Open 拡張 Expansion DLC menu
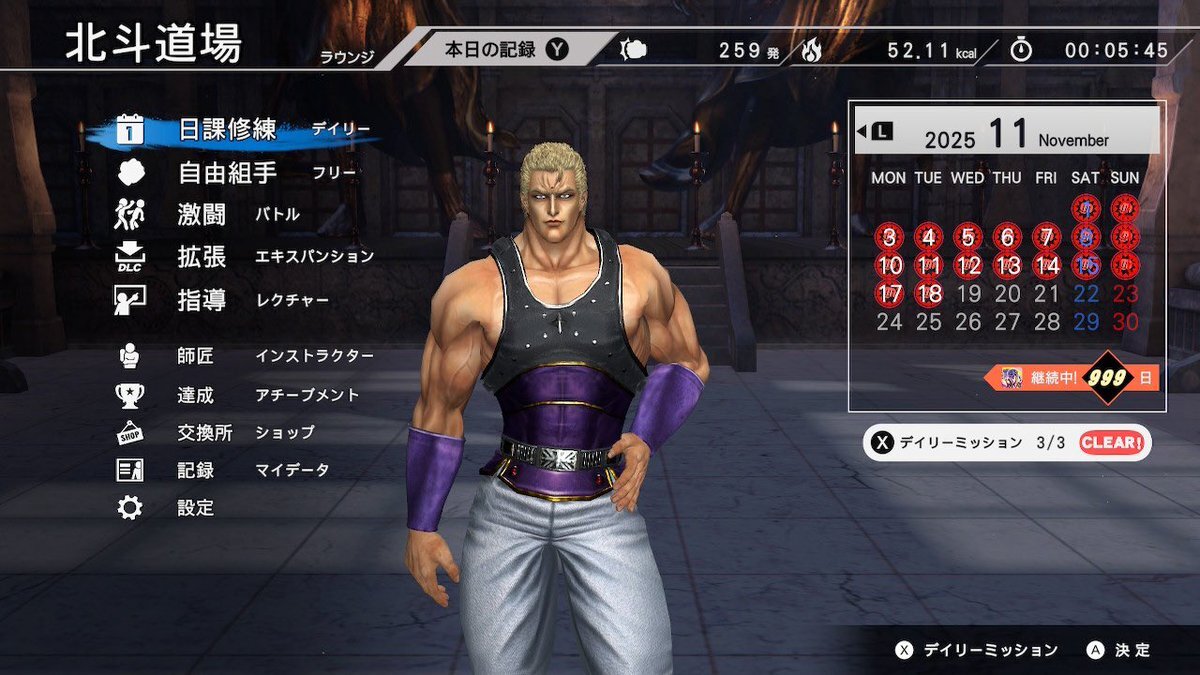 tap(202, 257)
